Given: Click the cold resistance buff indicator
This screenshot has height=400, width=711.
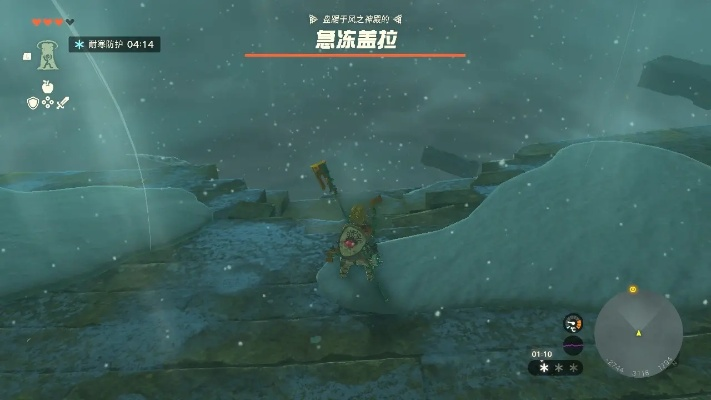Looking at the screenshot, I should tap(114, 44).
